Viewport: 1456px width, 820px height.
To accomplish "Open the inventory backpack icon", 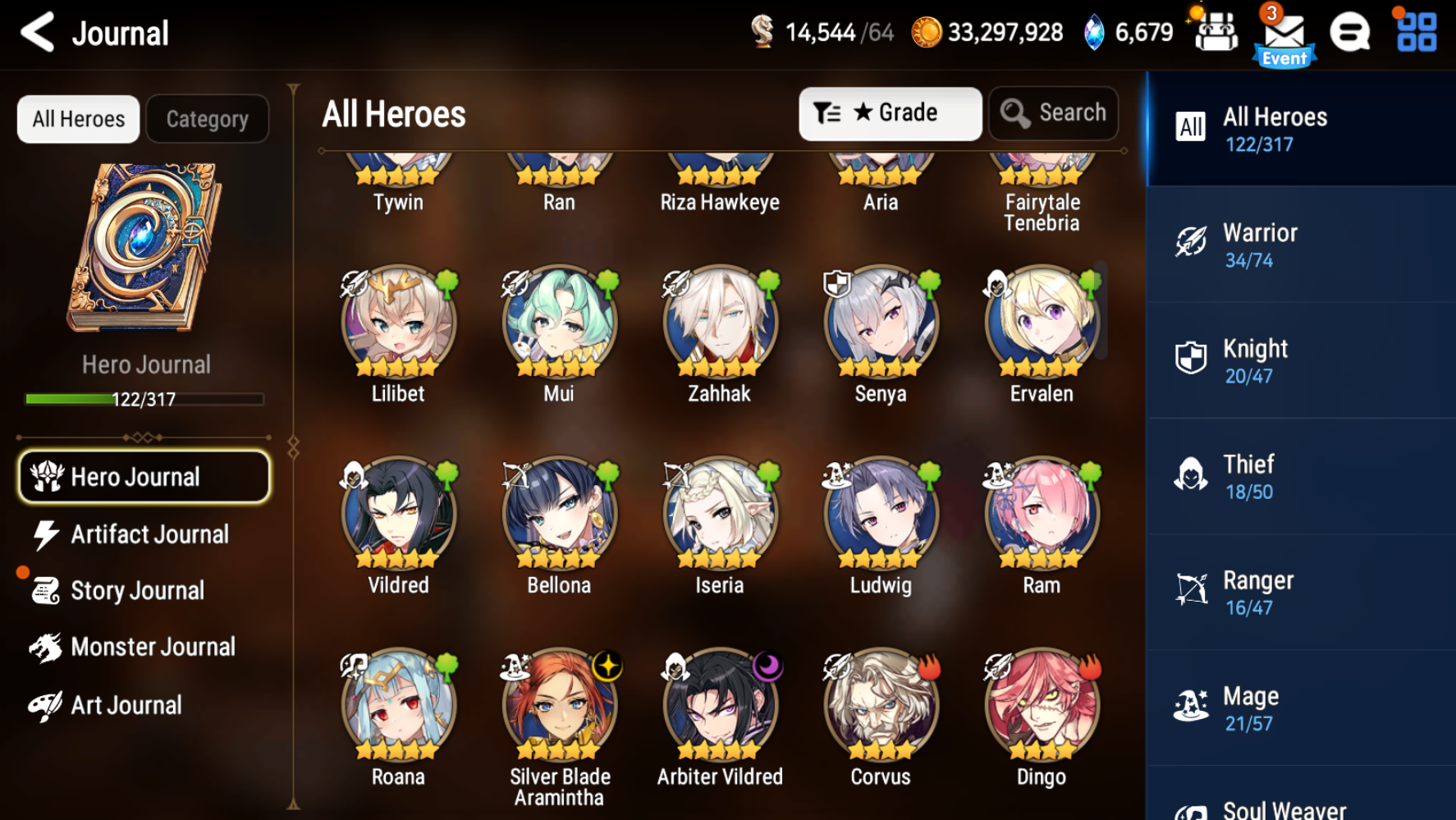I will coord(1216,33).
